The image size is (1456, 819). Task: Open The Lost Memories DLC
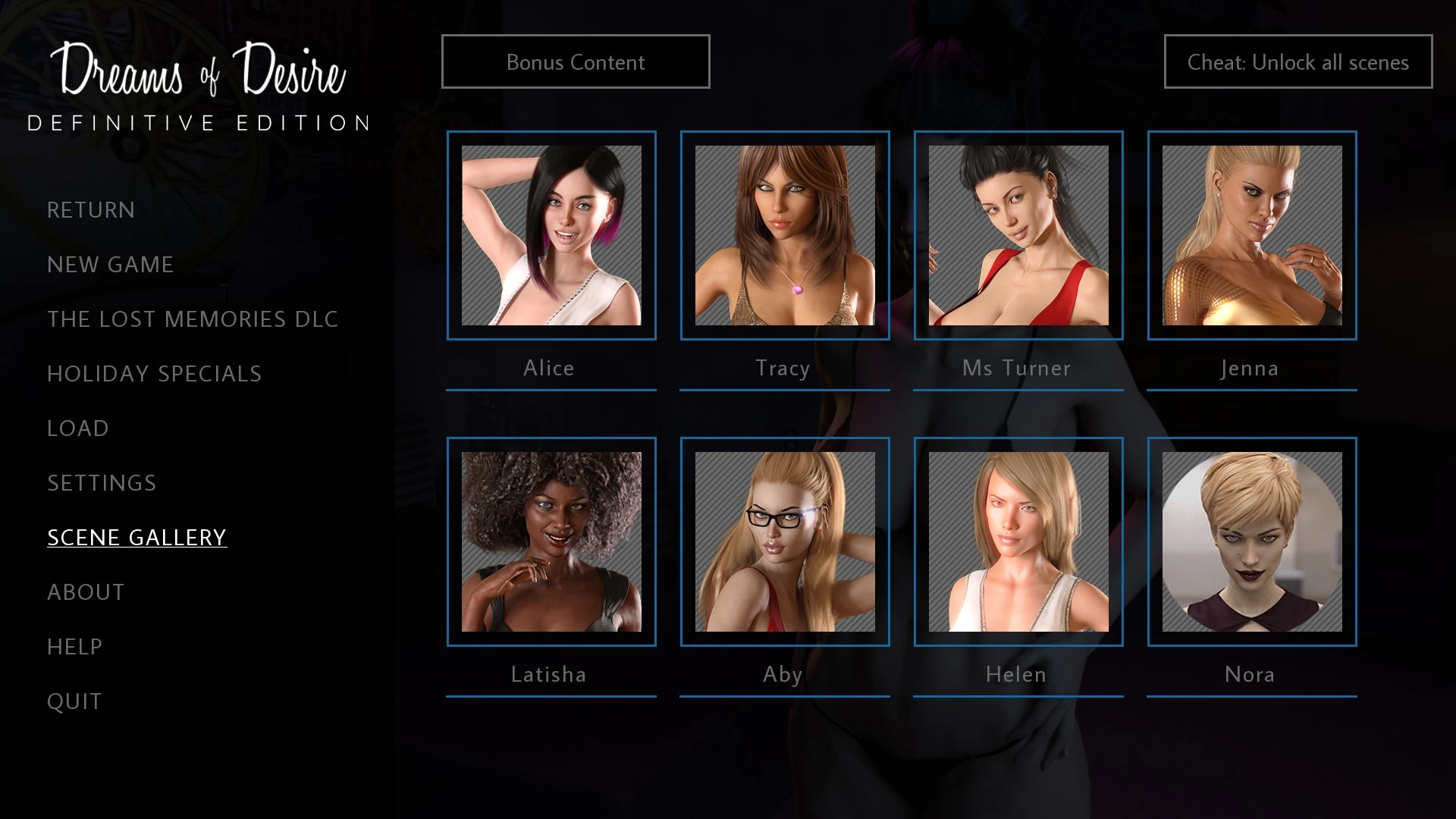pos(193,319)
